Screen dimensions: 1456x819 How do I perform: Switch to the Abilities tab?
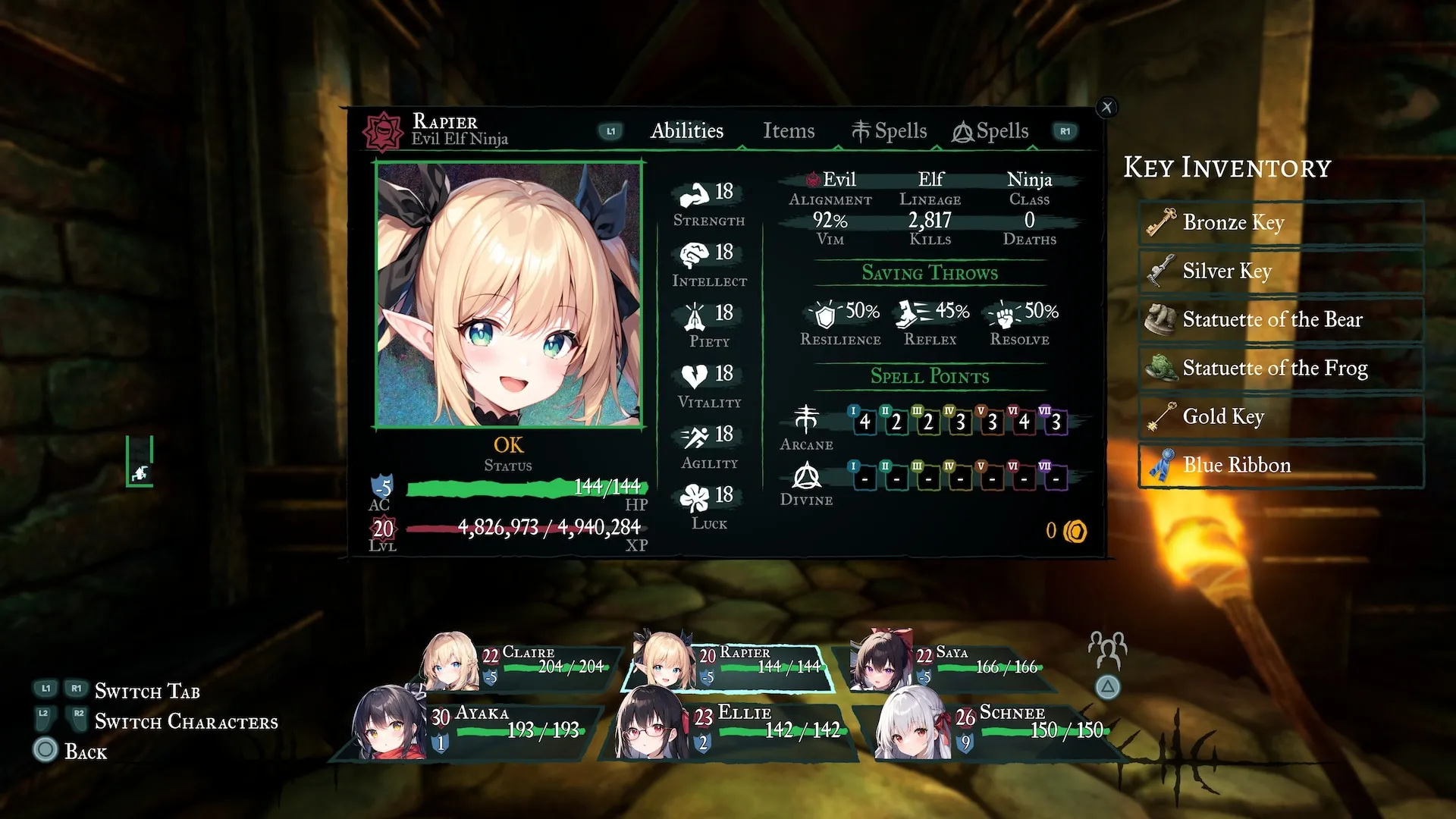tap(687, 131)
